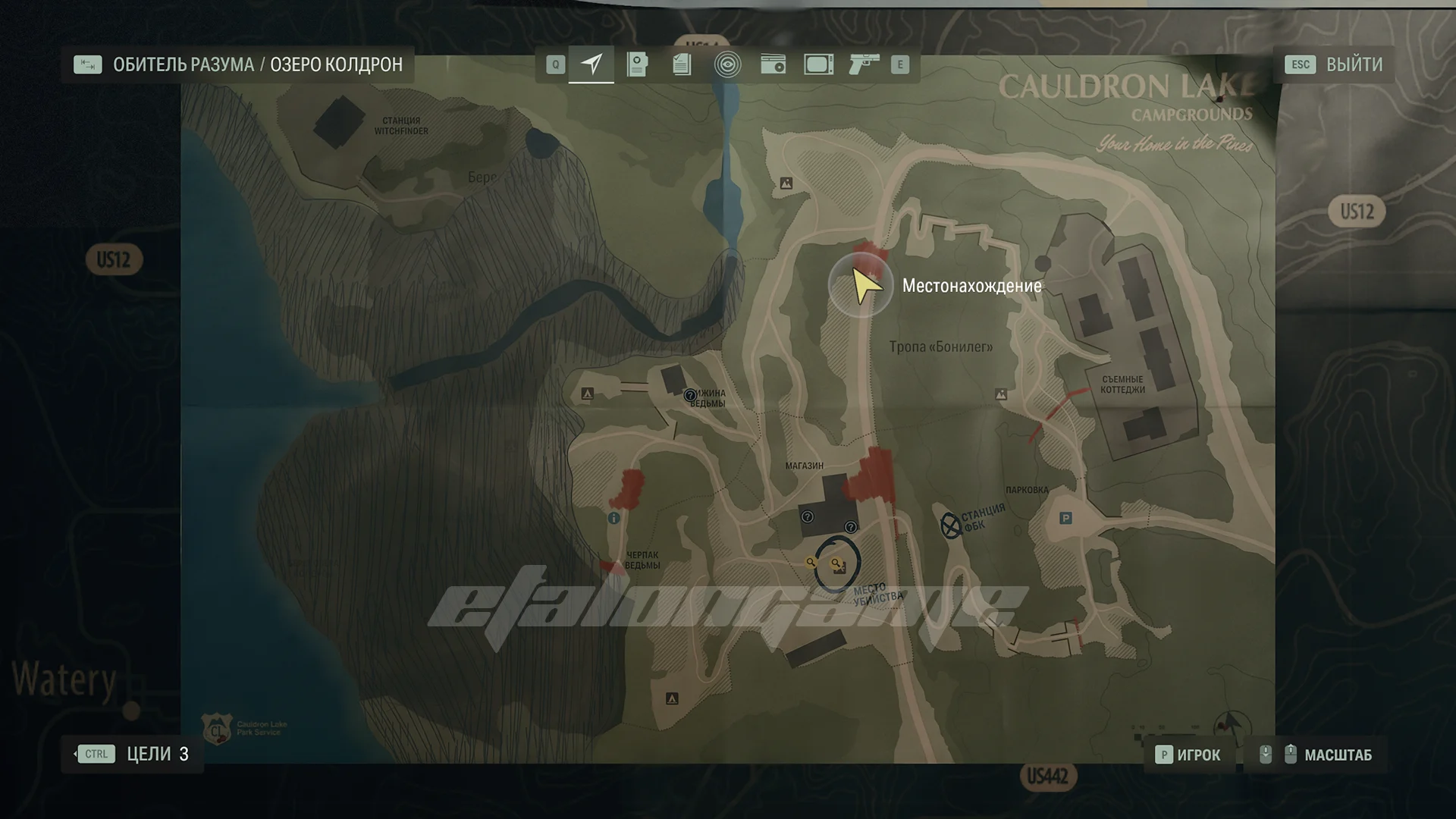Select the campsite tent icon west of Хижина ведьмы

click(587, 394)
